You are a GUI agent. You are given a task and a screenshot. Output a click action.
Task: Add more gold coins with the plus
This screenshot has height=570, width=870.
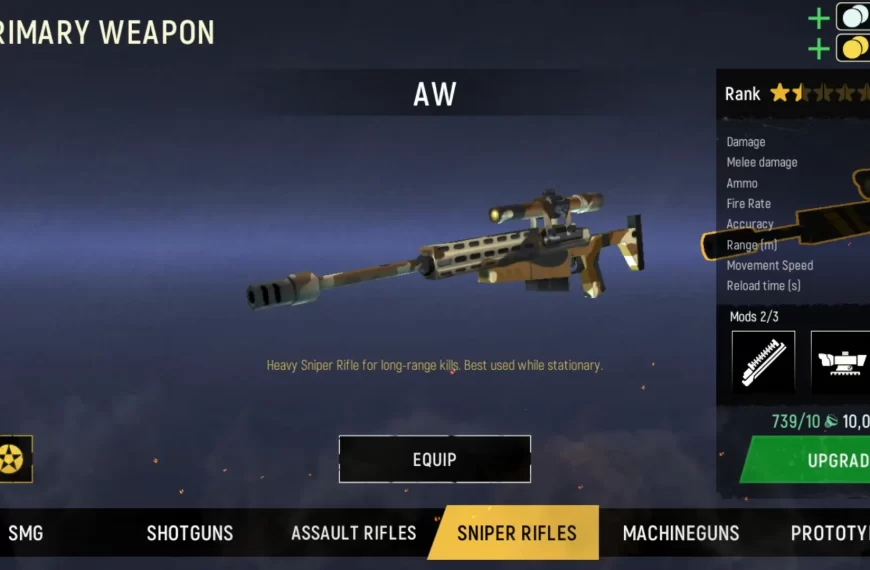point(819,47)
